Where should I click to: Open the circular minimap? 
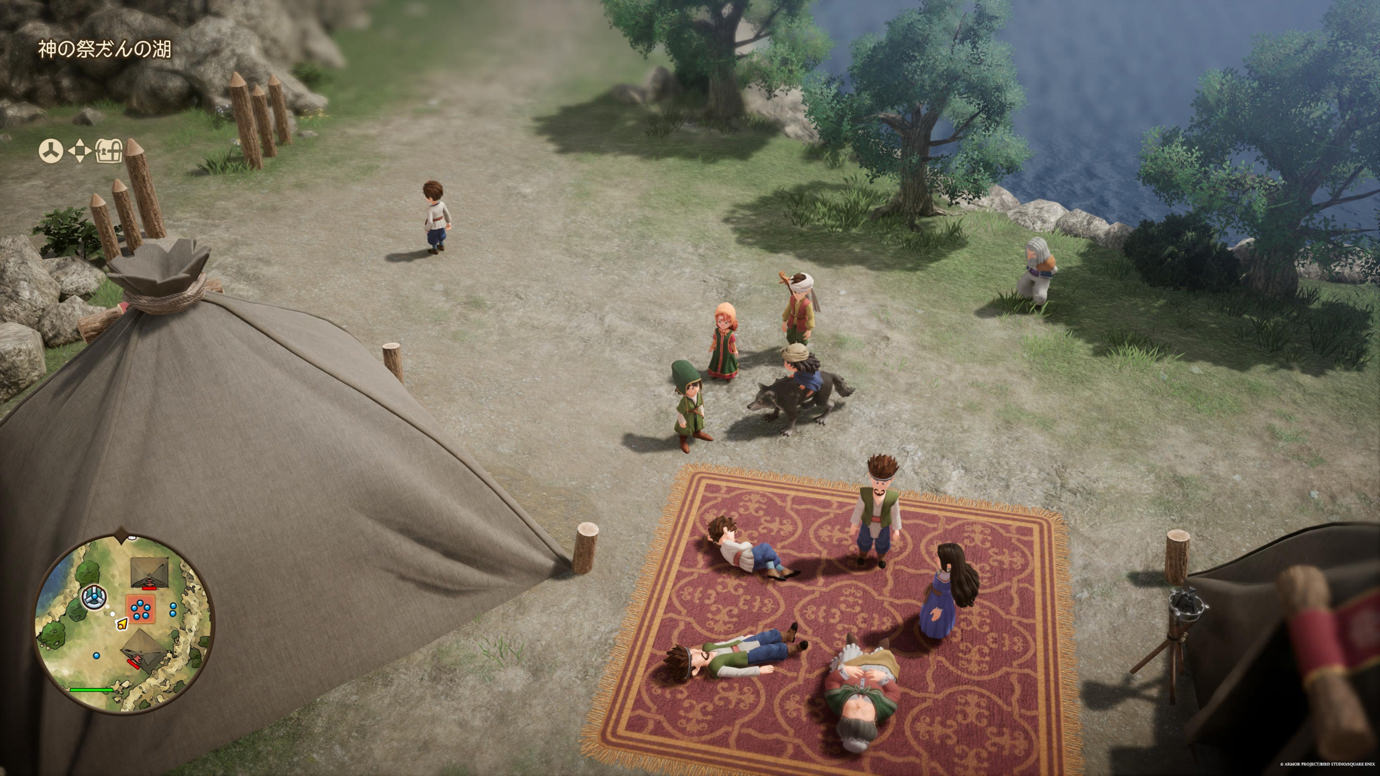124,624
